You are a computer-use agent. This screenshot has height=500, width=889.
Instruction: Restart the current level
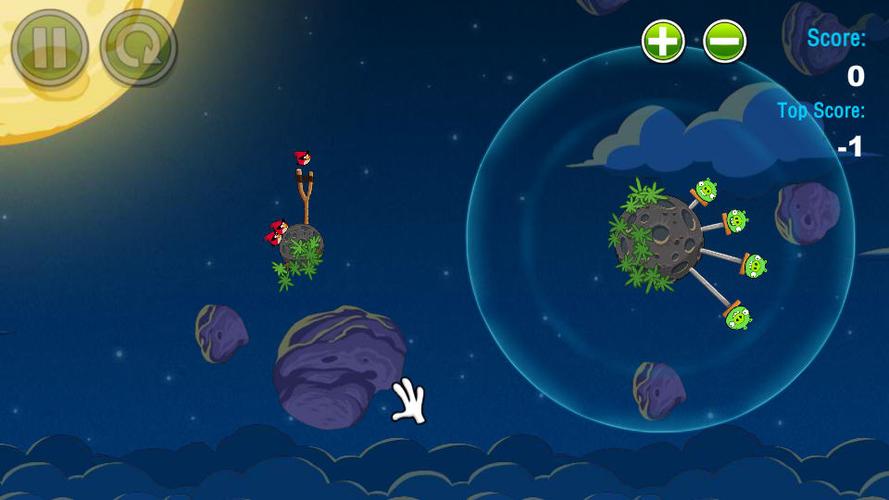138,47
